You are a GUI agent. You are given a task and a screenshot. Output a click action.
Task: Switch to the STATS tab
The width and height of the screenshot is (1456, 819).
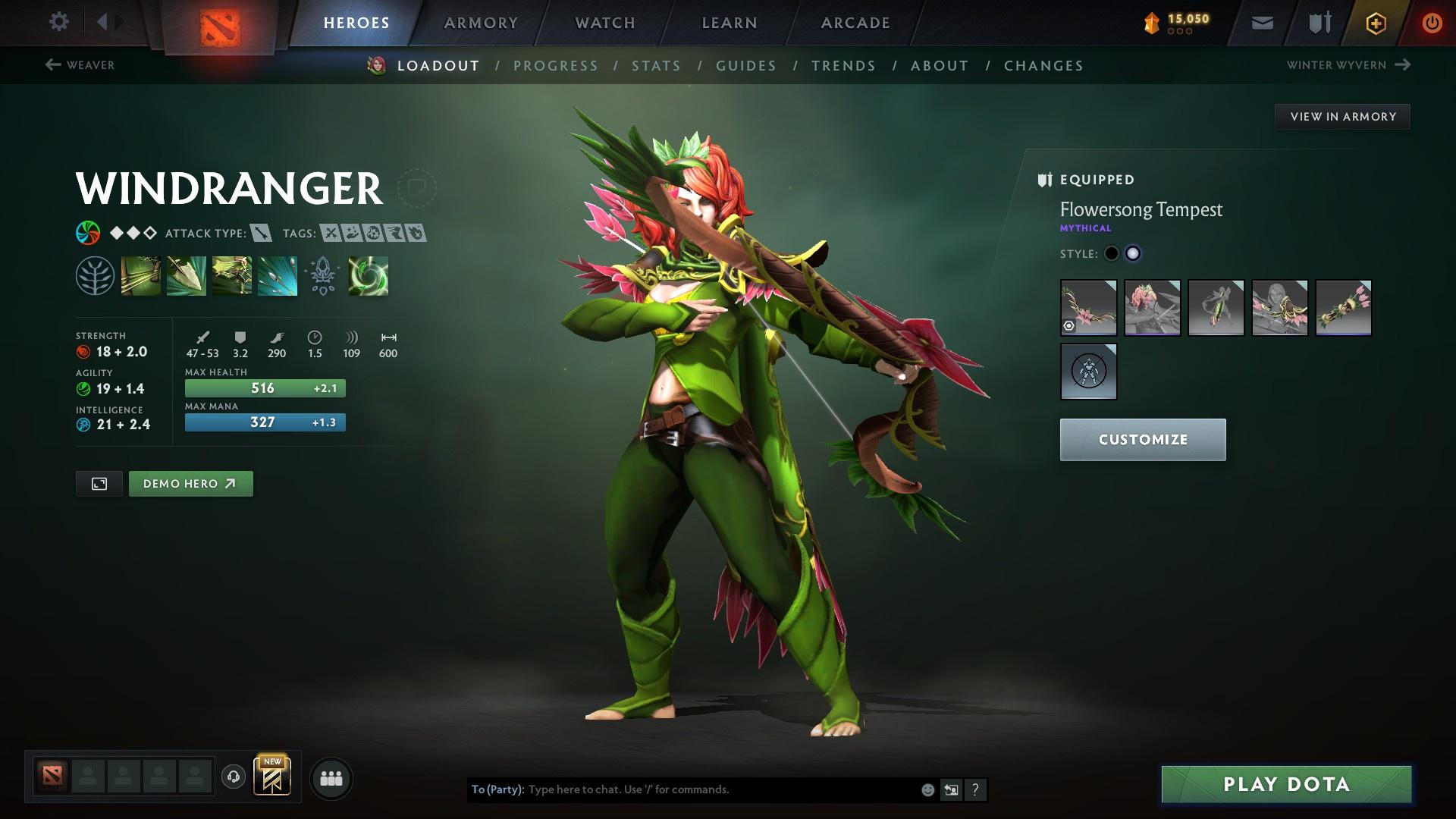click(657, 66)
